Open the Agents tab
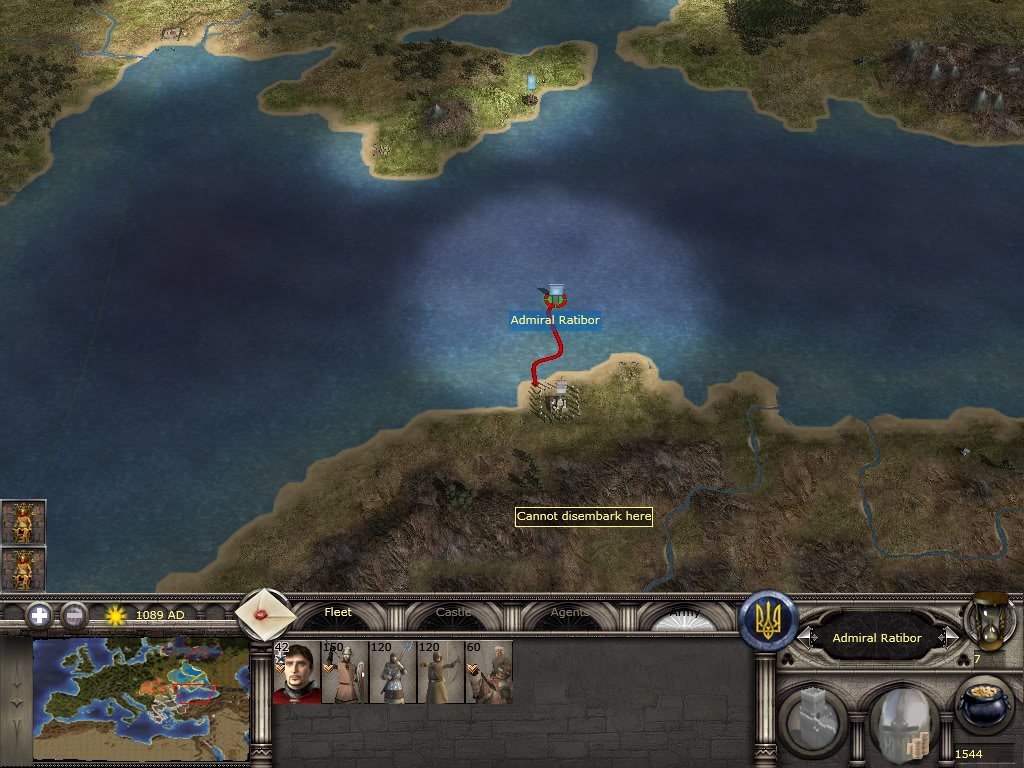Viewport: 1024px width, 768px height. [x=569, y=613]
